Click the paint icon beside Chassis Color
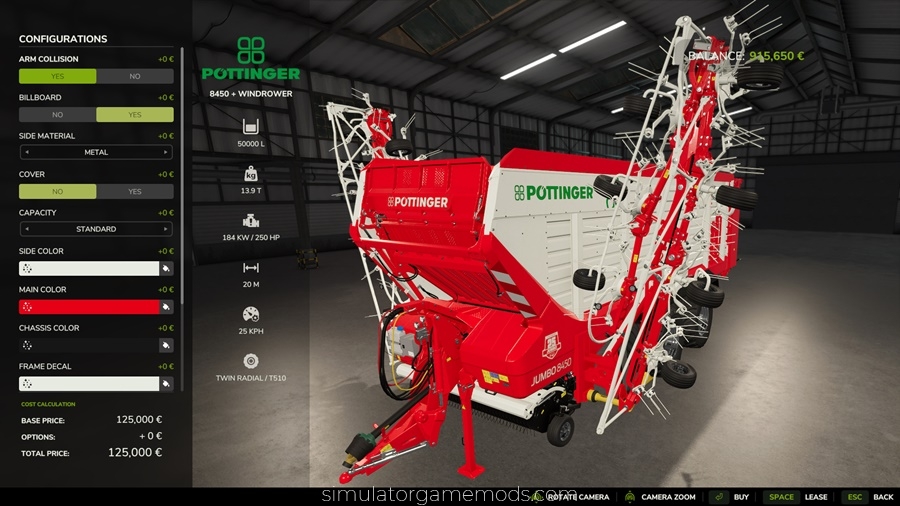Image resolution: width=900 pixels, height=506 pixels. tap(166, 345)
